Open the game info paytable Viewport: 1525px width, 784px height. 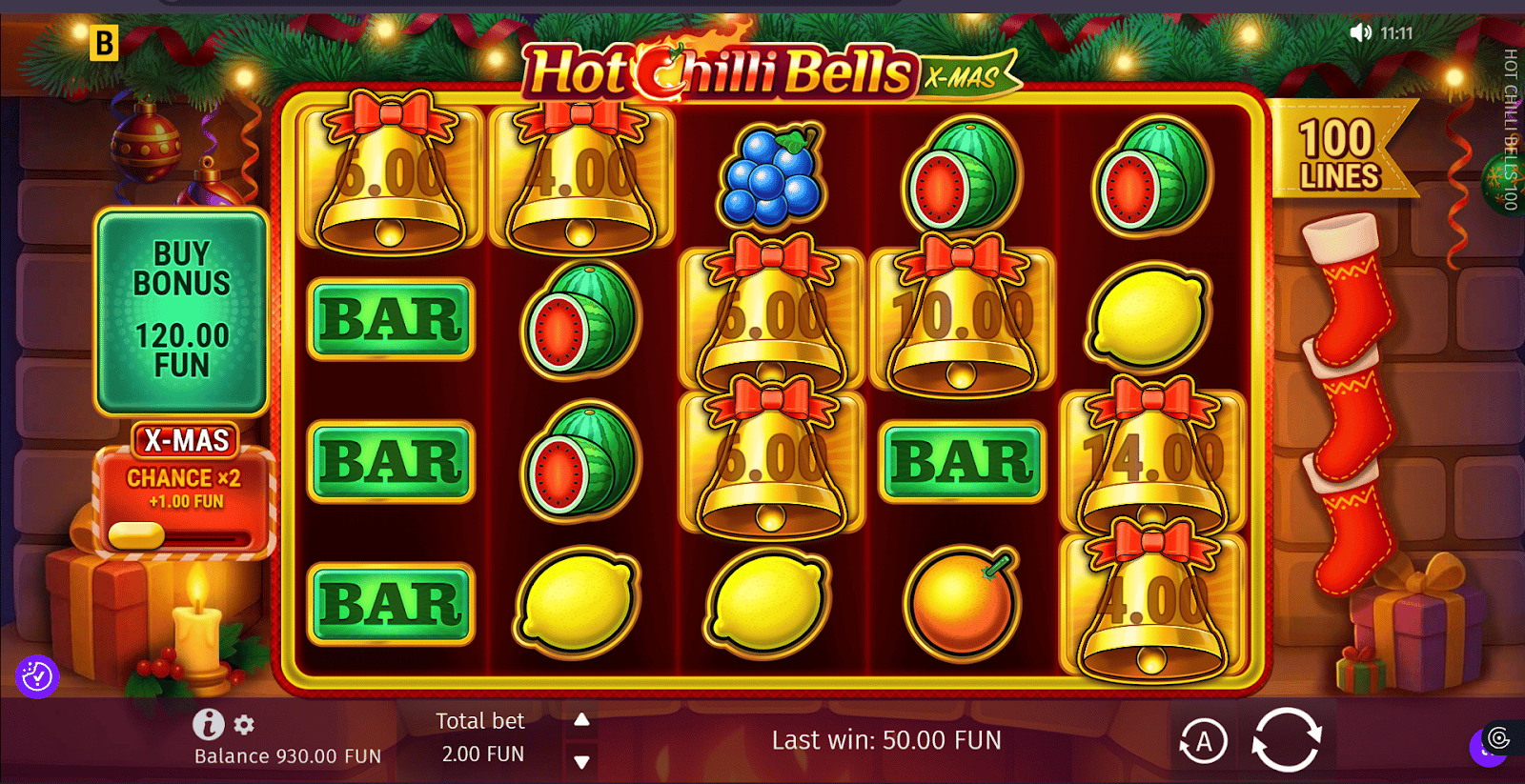coord(208,725)
